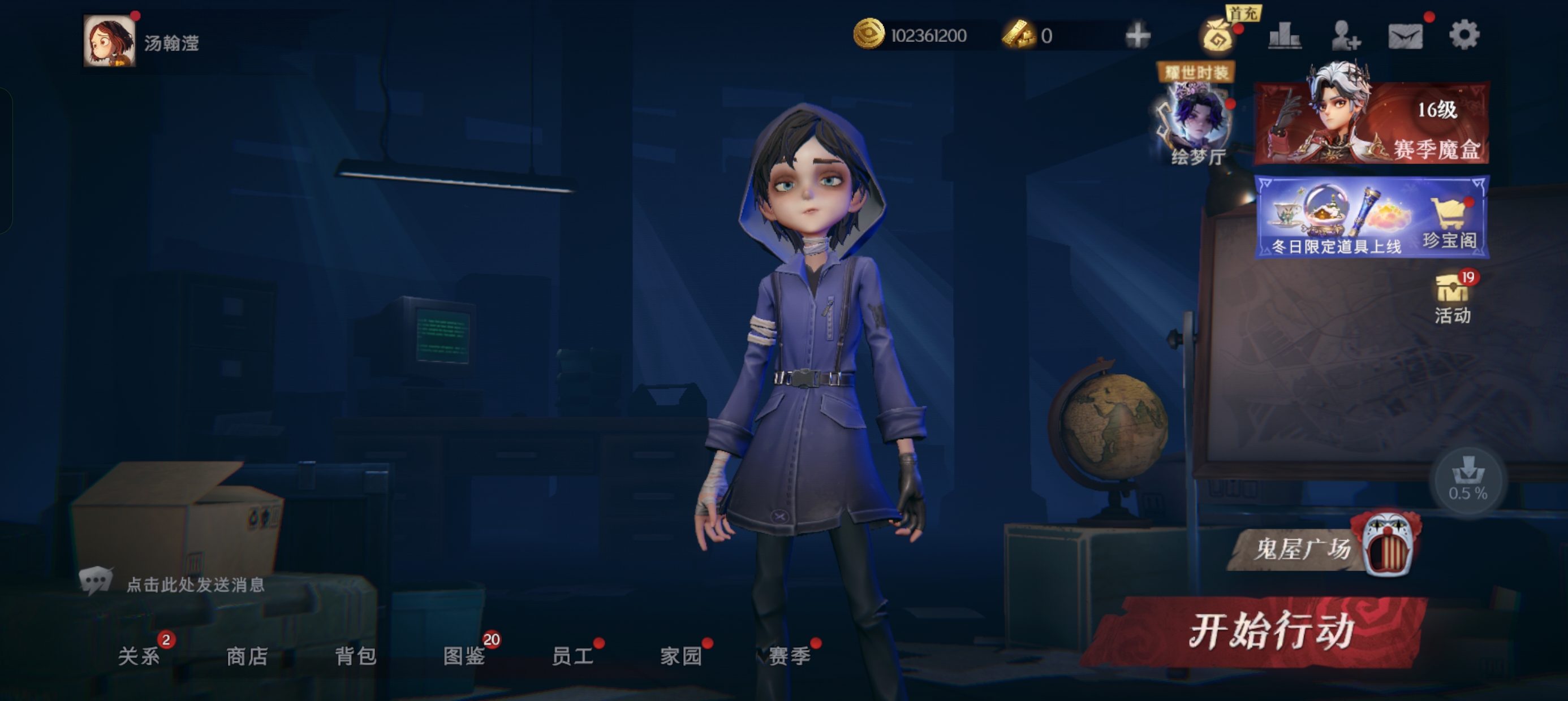This screenshot has width=1568, height=701.
Task: Tap the download progress button
Action: click(x=1467, y=479)
